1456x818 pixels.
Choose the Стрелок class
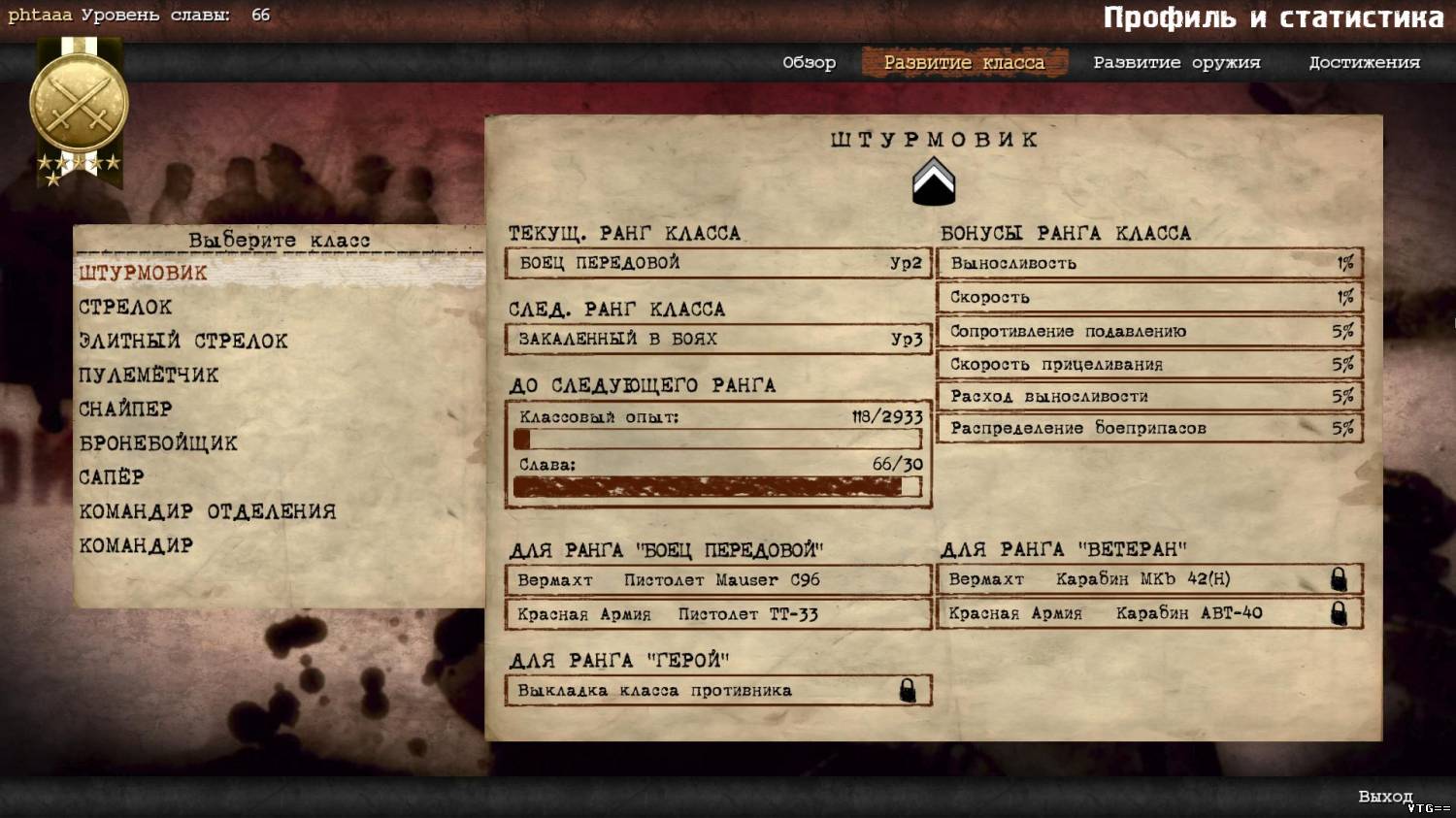(125, 308)
